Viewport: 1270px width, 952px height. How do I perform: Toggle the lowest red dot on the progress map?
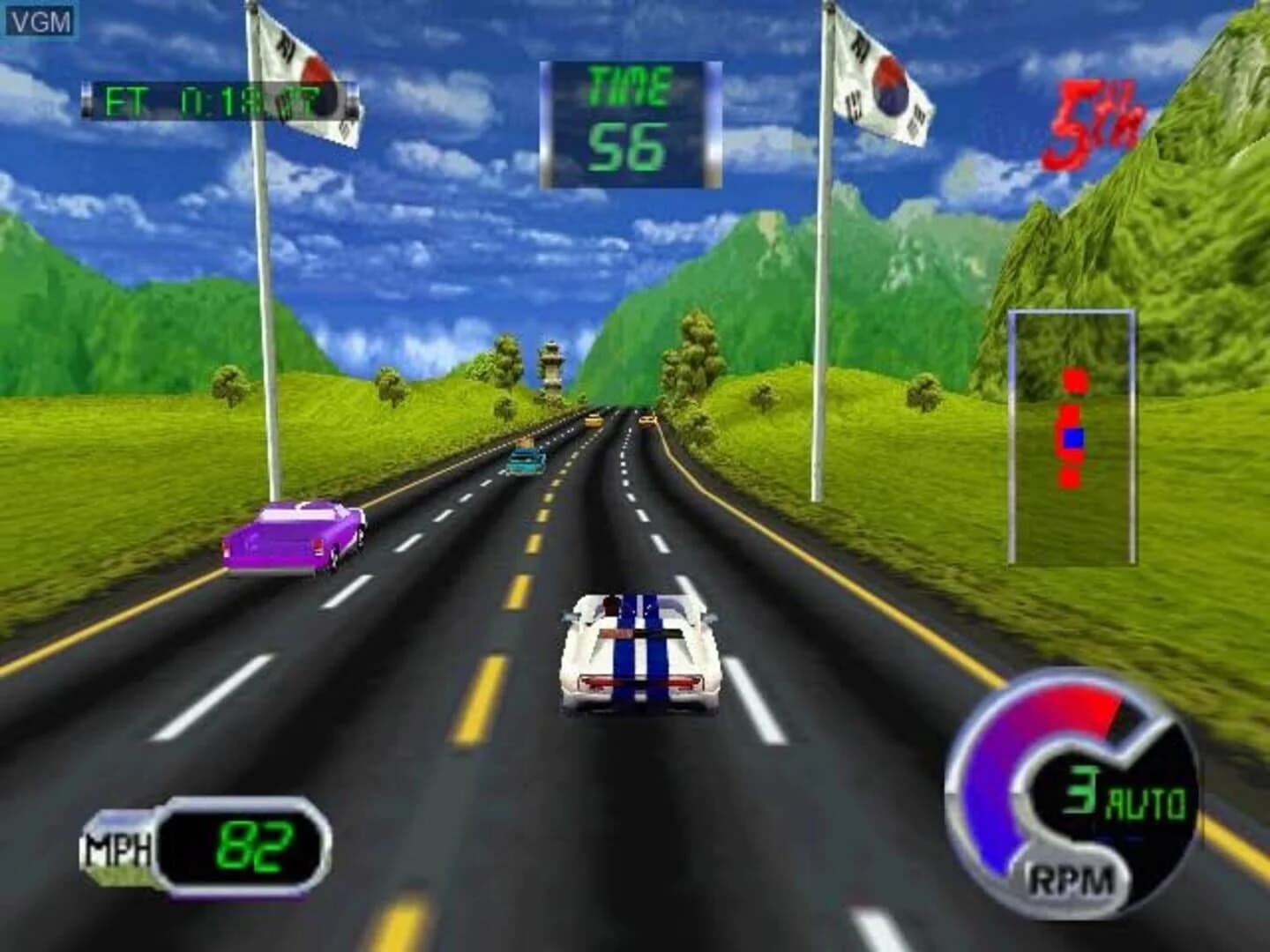click(1071, 479)
